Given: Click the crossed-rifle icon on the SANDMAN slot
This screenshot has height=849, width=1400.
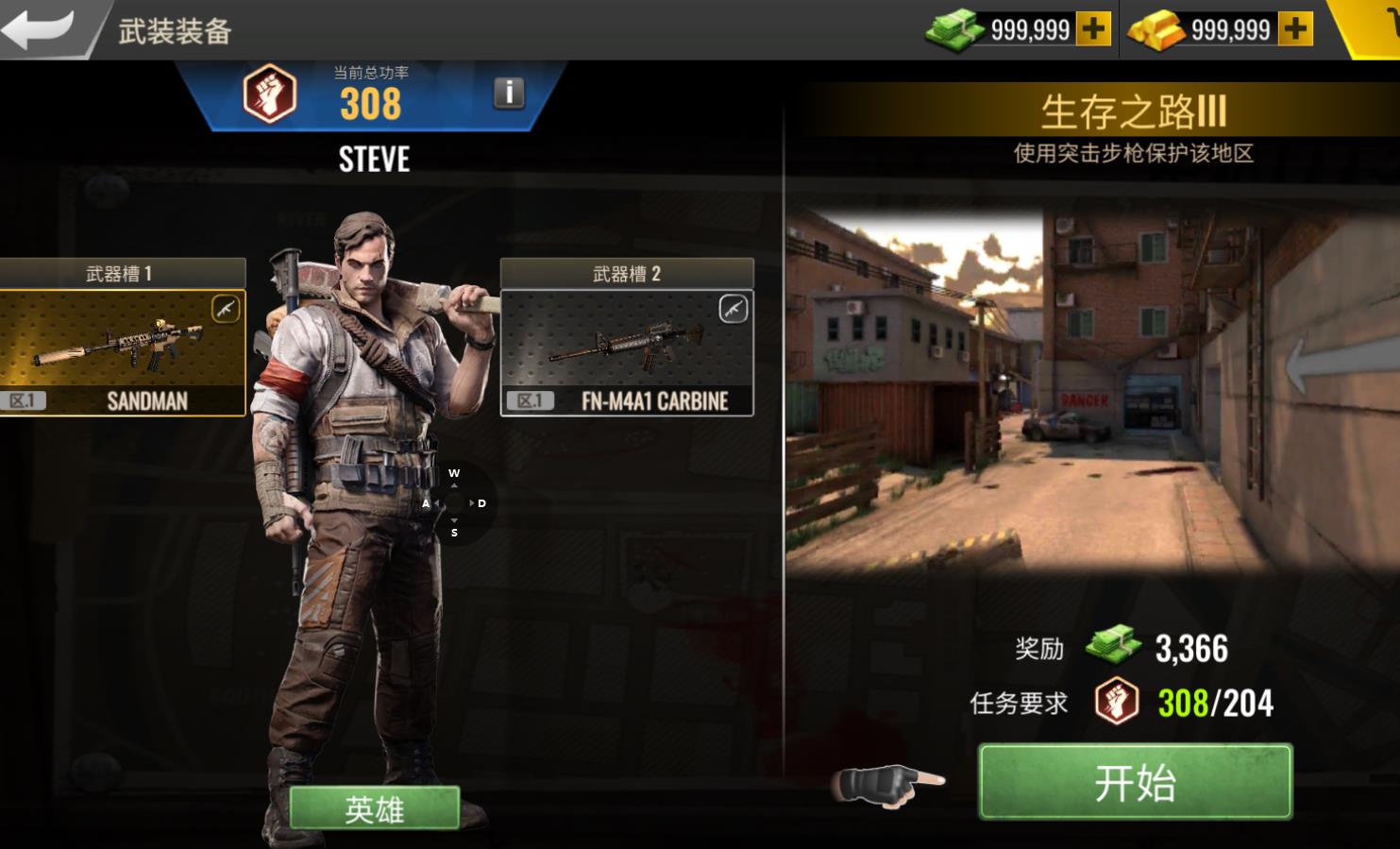Looking at the screenshot, I should point(224,309).
